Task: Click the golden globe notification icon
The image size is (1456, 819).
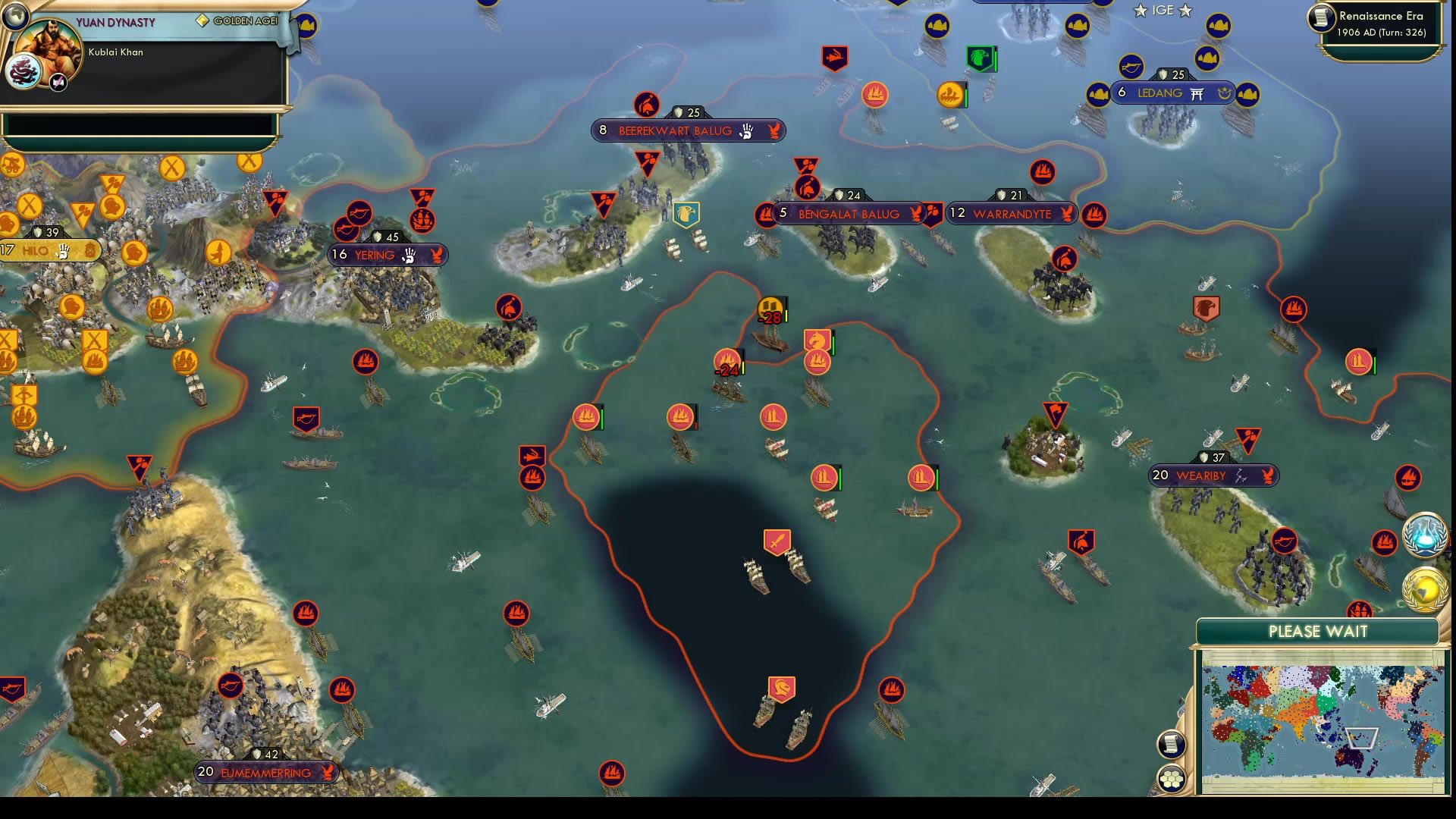Action: point(1426,586)
